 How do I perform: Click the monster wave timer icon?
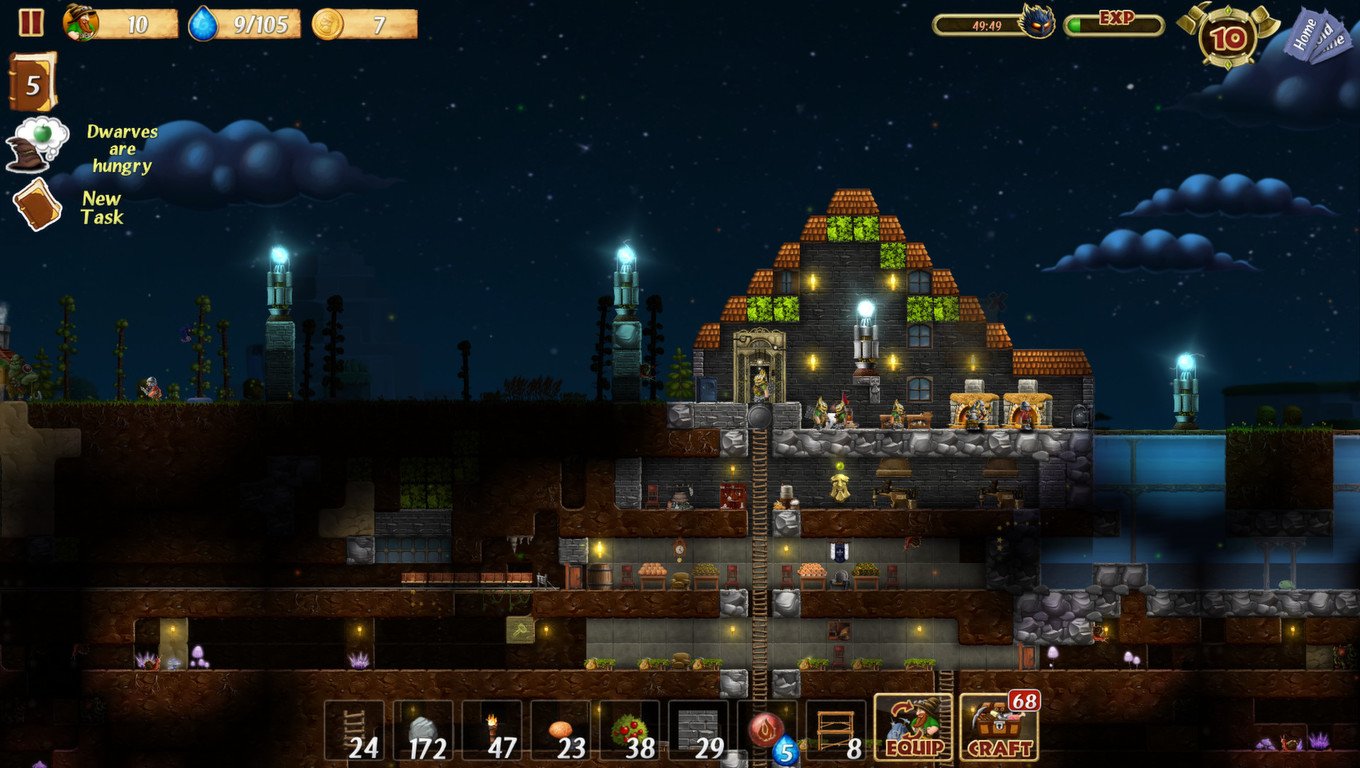click(x=1037, y=21)
